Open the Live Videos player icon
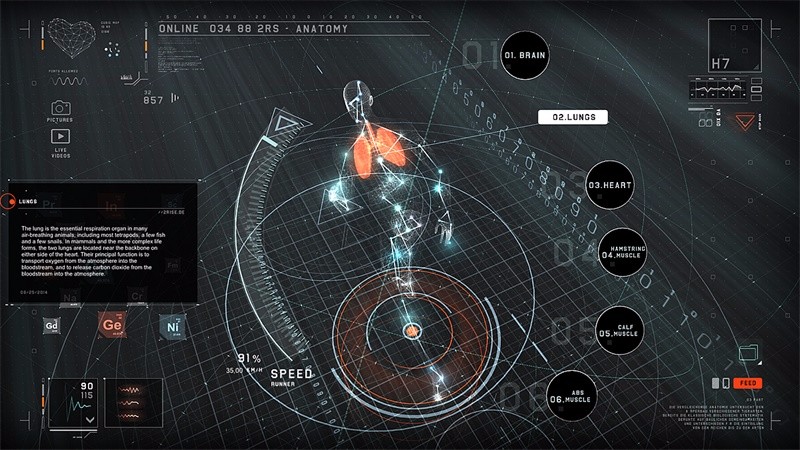 tap(60, 137)
